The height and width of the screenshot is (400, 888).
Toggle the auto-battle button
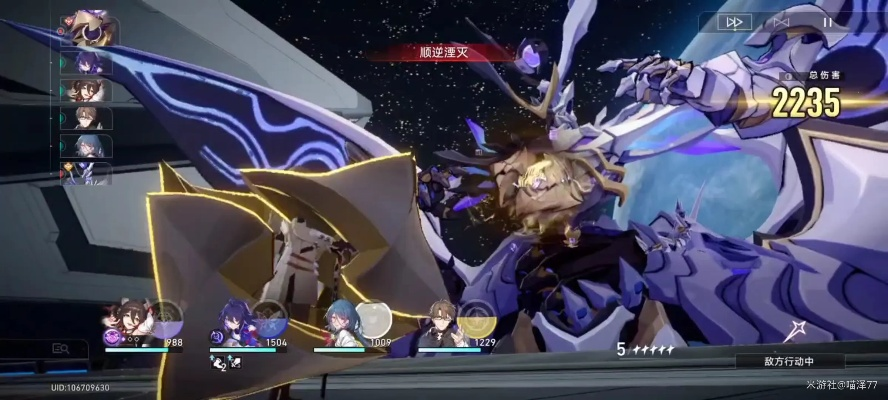[x=781, y=22]
